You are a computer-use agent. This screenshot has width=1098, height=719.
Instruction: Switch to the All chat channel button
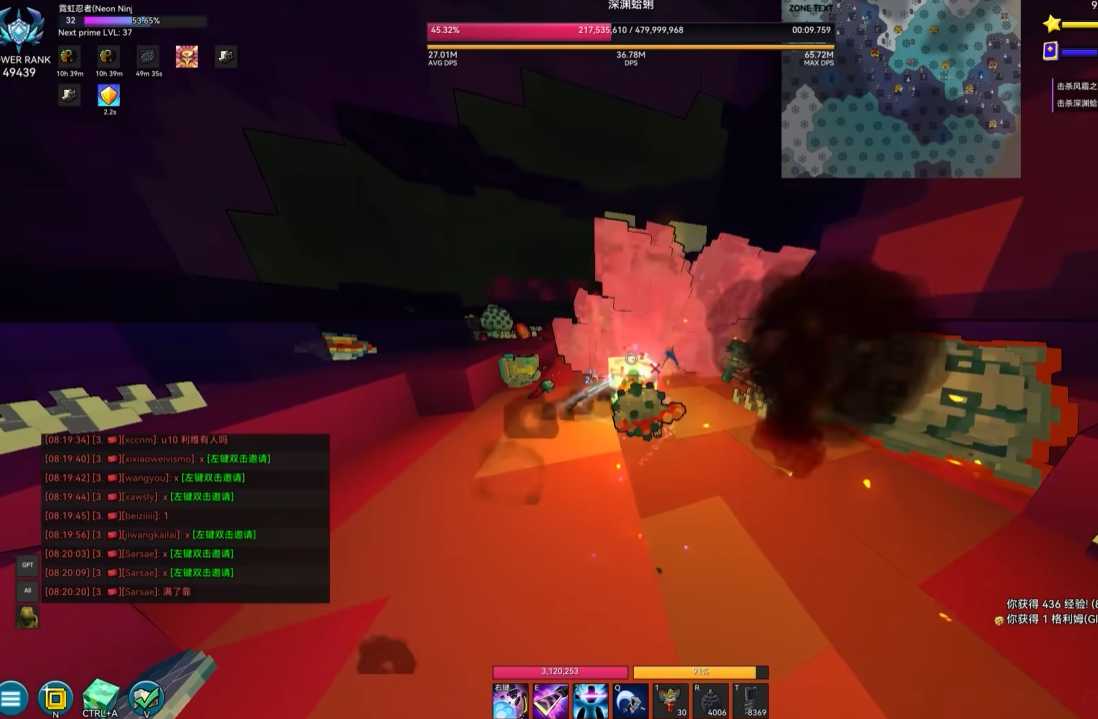tap(27, 591)
